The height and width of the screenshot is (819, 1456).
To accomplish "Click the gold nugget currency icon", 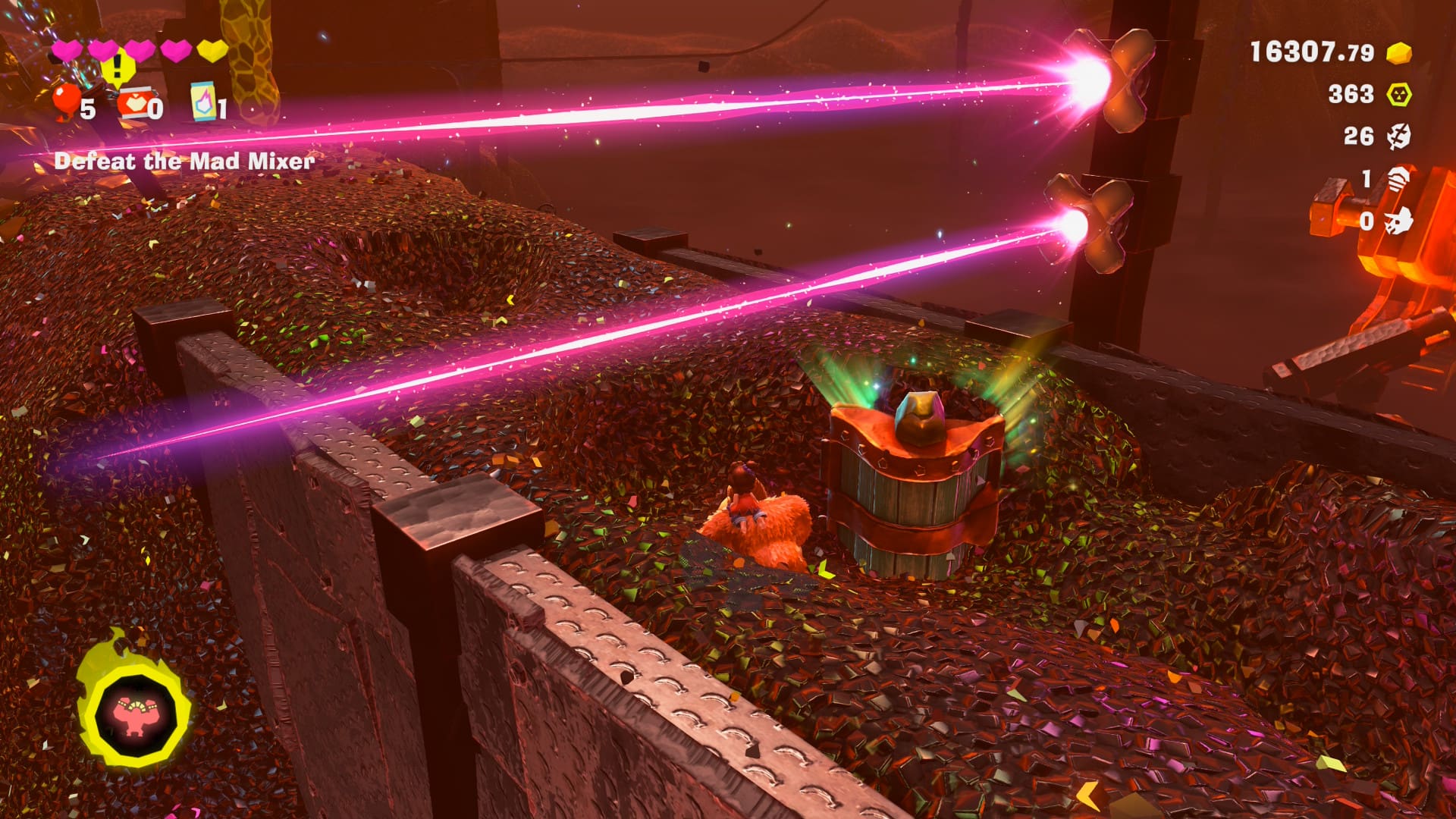I will coord(1399,53).
